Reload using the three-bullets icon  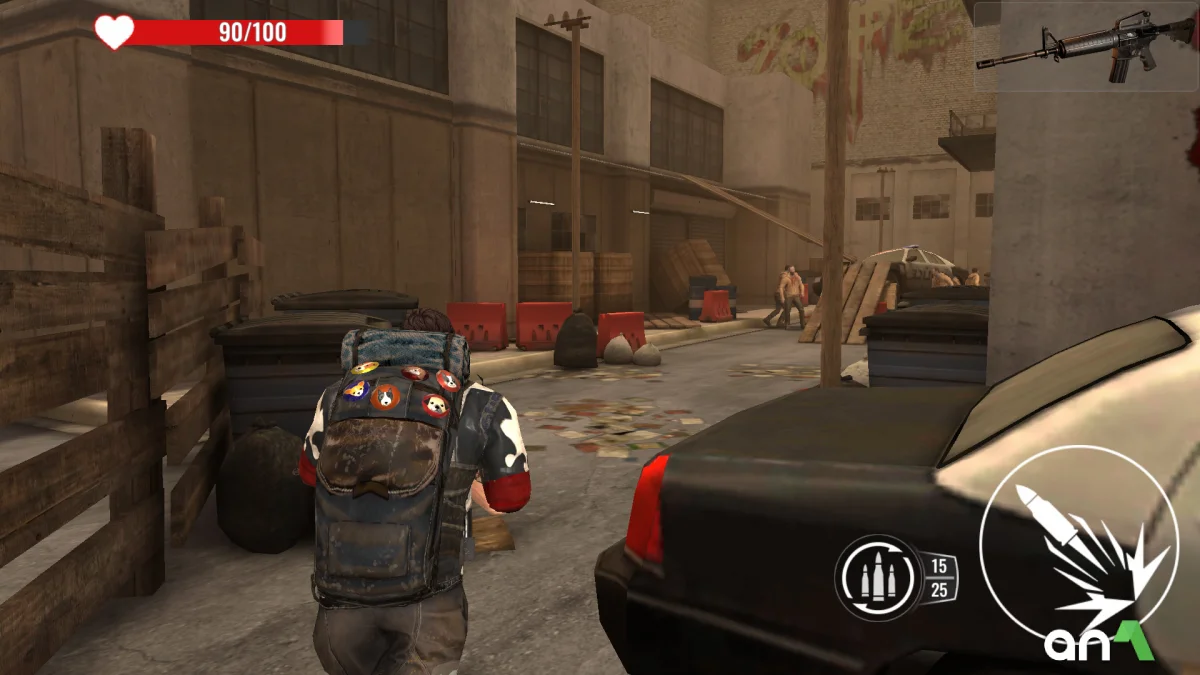[x=879, y=578]
